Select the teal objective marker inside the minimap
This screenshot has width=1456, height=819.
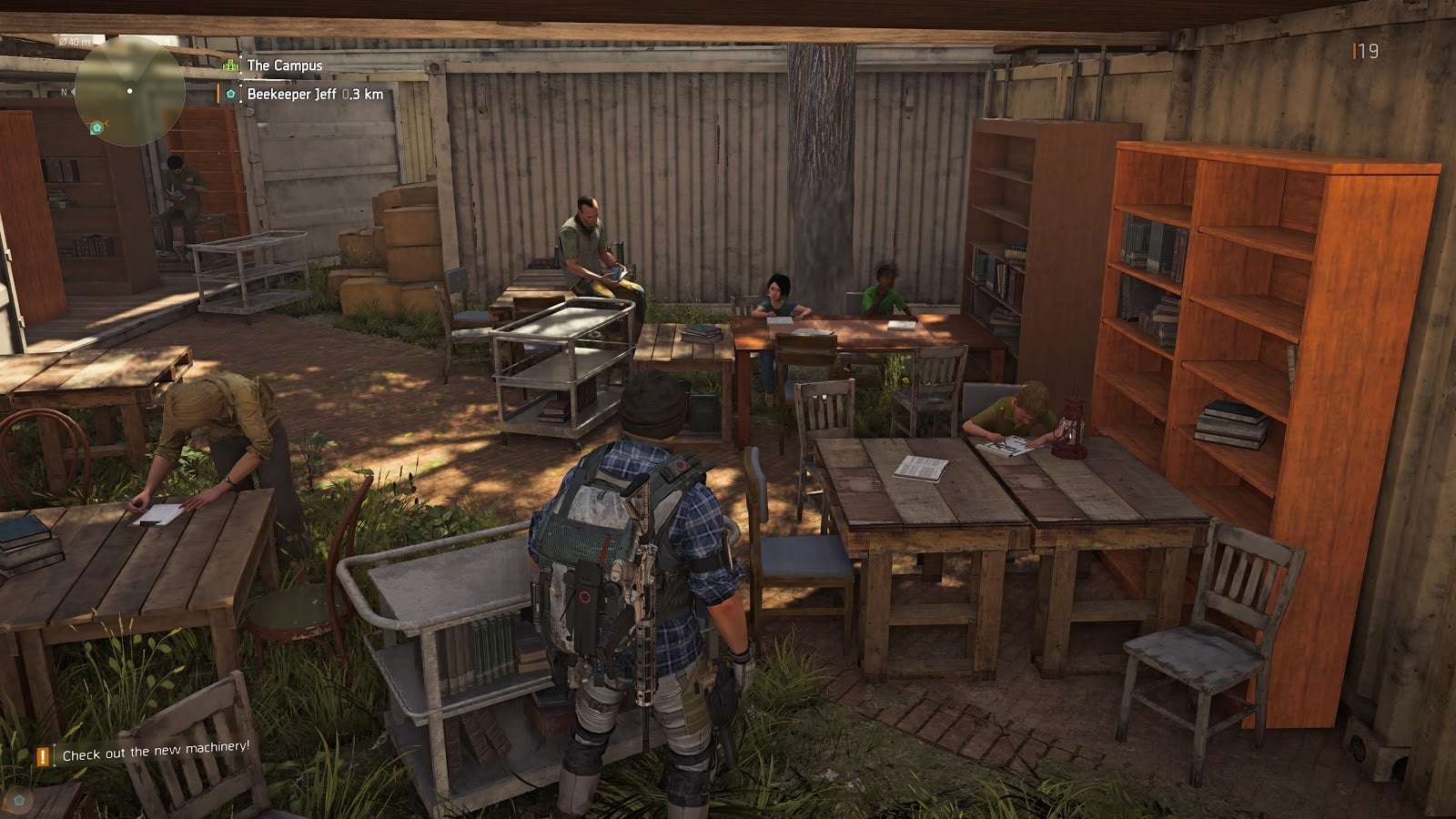coord(97,127)
